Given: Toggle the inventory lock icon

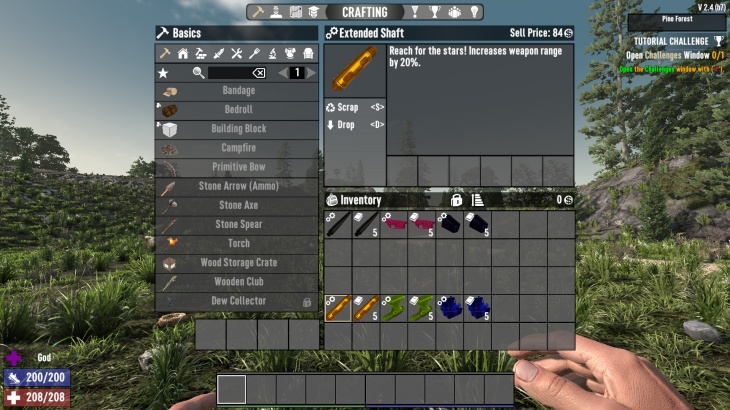Looking at the screenshot, I should (457, 200).
